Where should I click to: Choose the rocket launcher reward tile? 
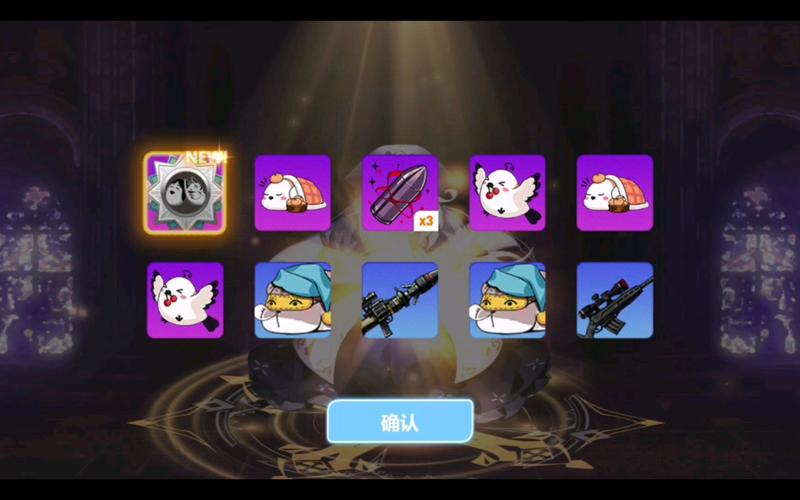pyautogui.click(x=400, y=300)
